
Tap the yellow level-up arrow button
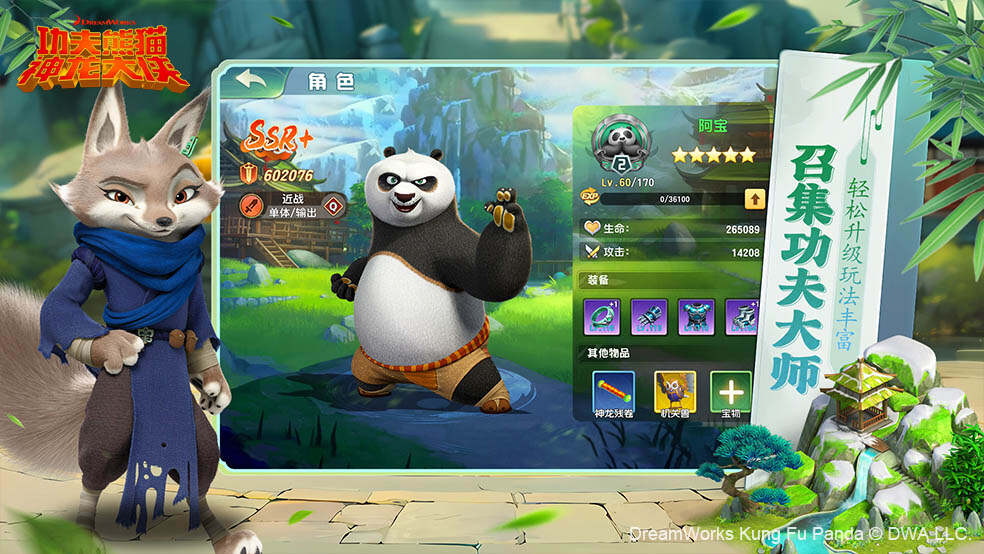click(x=753, y=198)
